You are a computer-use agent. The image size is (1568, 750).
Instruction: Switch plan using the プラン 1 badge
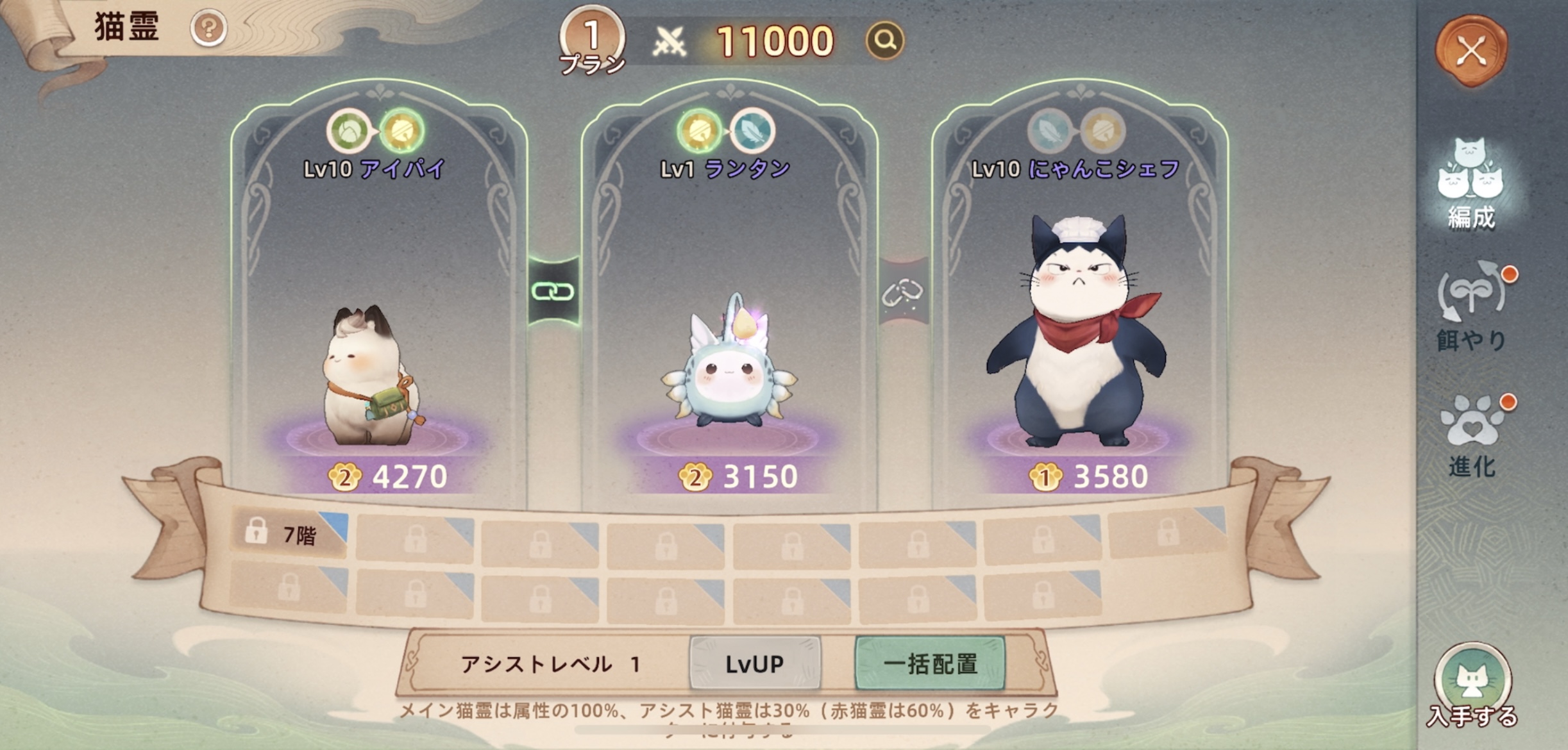pos(591,40)
